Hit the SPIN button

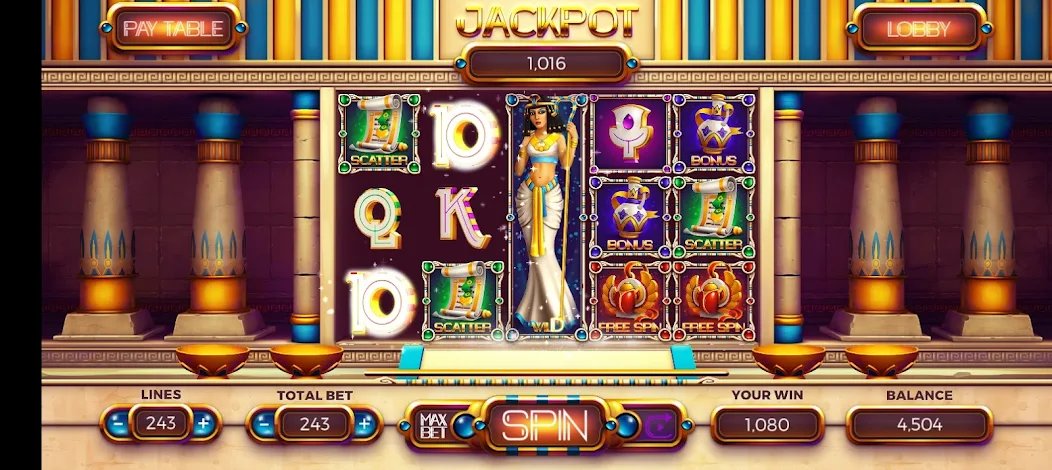pyautogui.click(x=545, y=425)
